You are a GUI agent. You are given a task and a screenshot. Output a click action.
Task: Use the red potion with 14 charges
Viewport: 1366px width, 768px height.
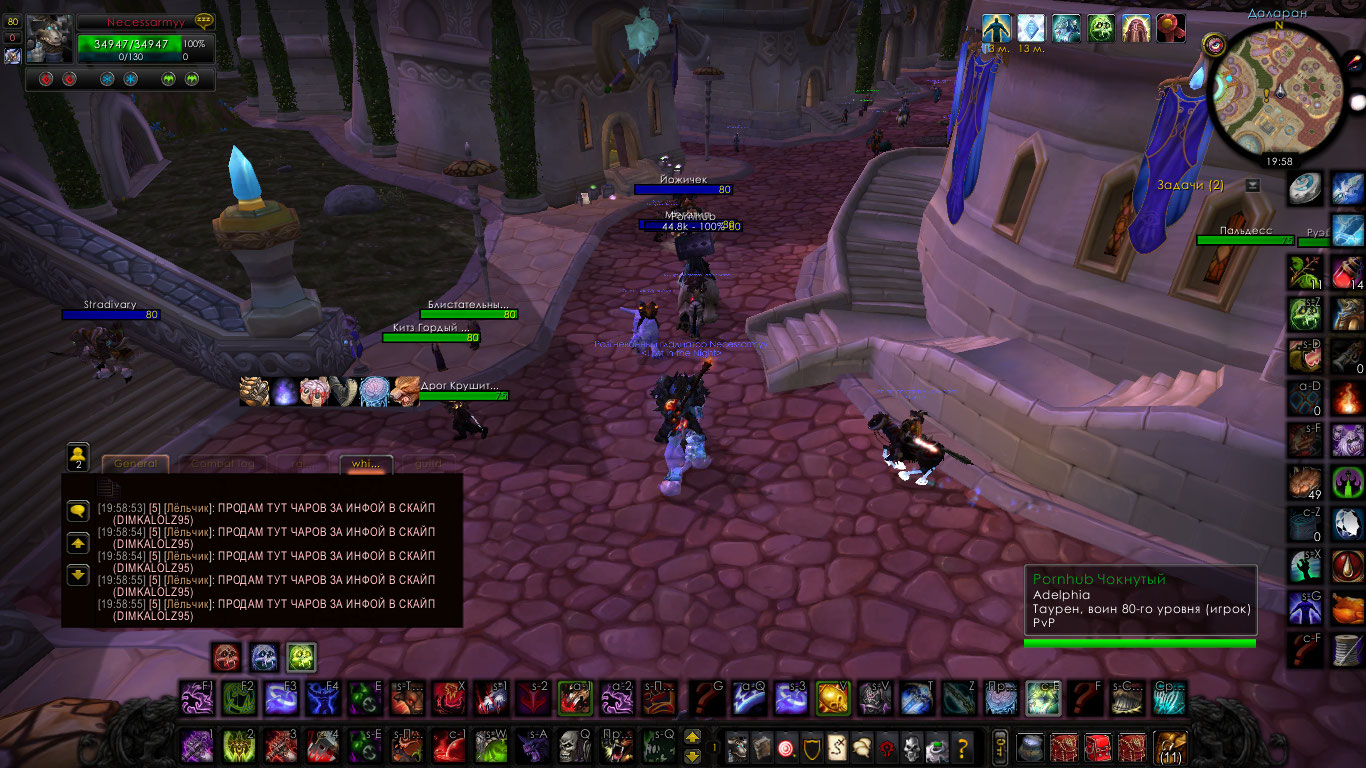pyautogui.click(x=1348, y=272)
